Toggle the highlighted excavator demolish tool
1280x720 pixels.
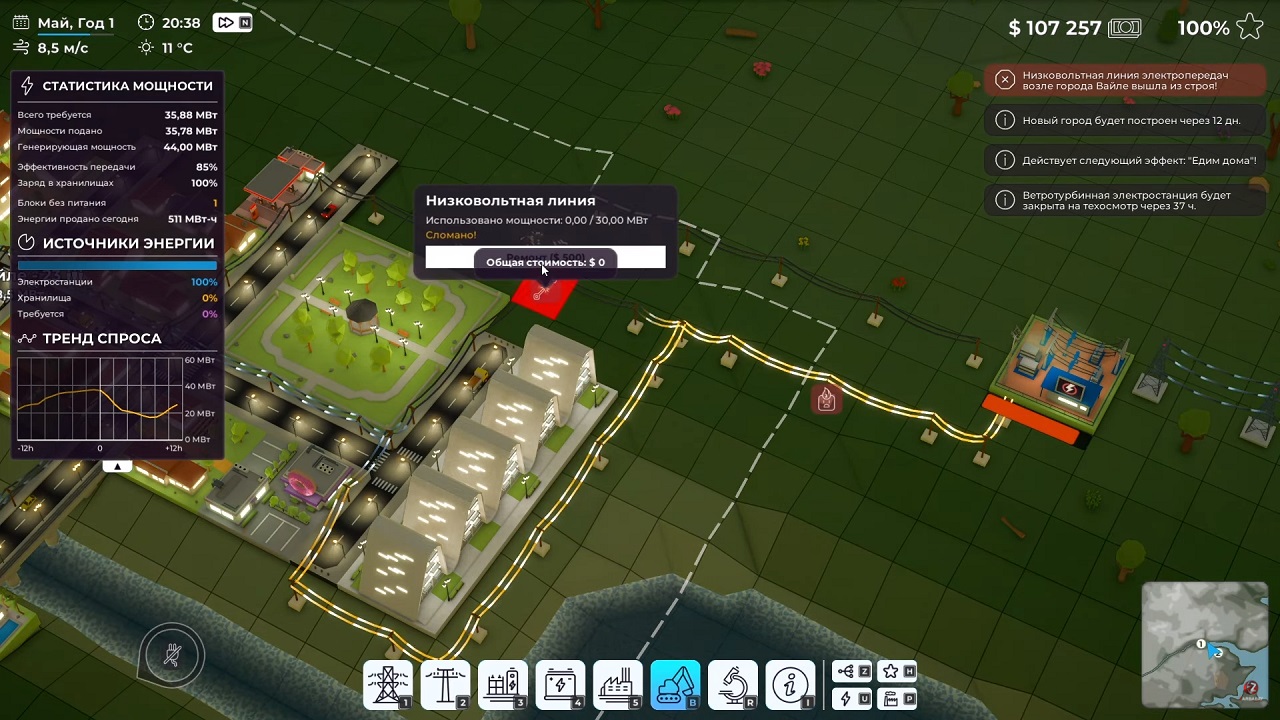point(676,685)
